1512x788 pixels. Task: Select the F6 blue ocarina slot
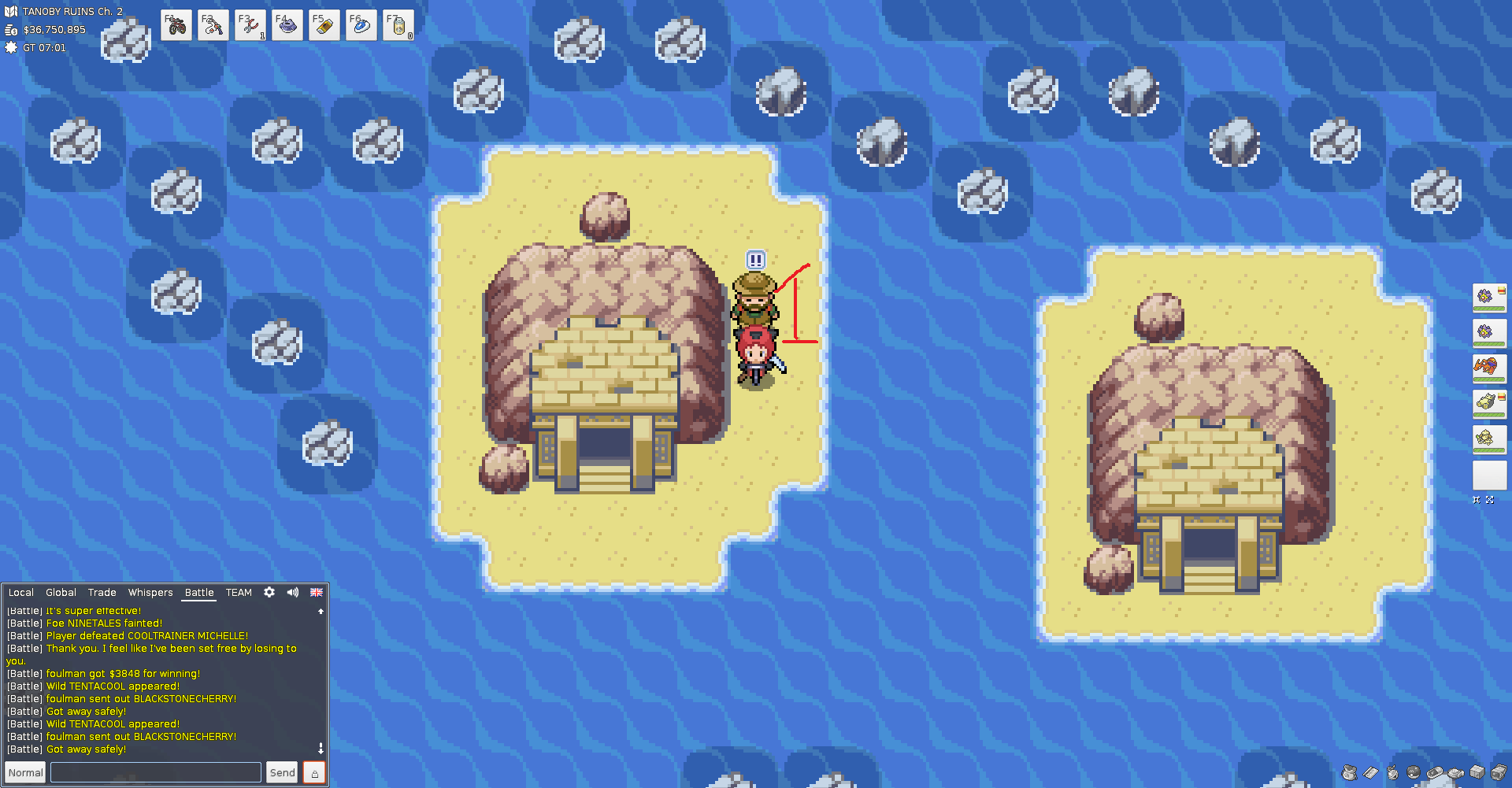(361, 26)
